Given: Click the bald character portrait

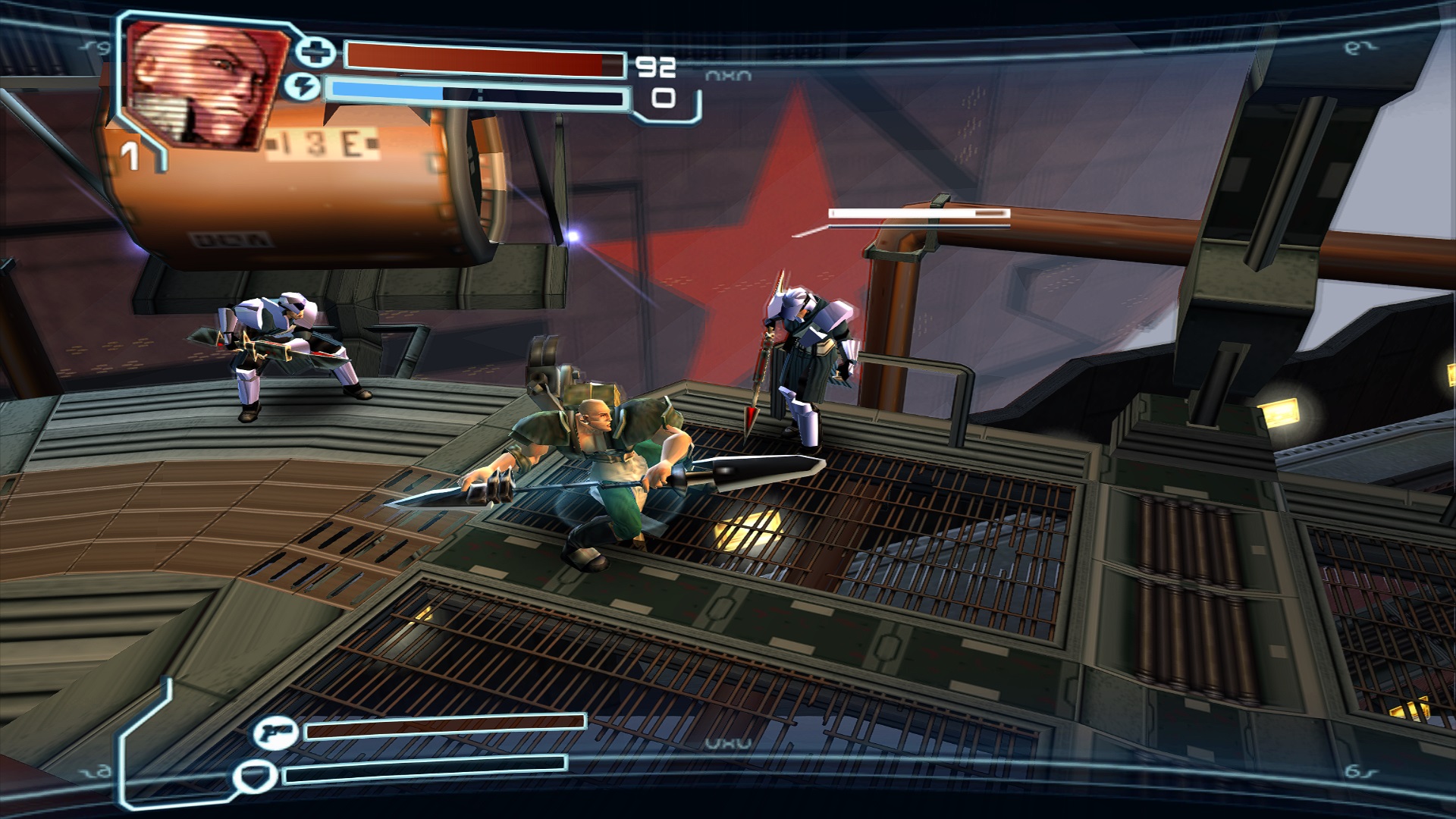Looking at the screenshot, I should (206, 83).
